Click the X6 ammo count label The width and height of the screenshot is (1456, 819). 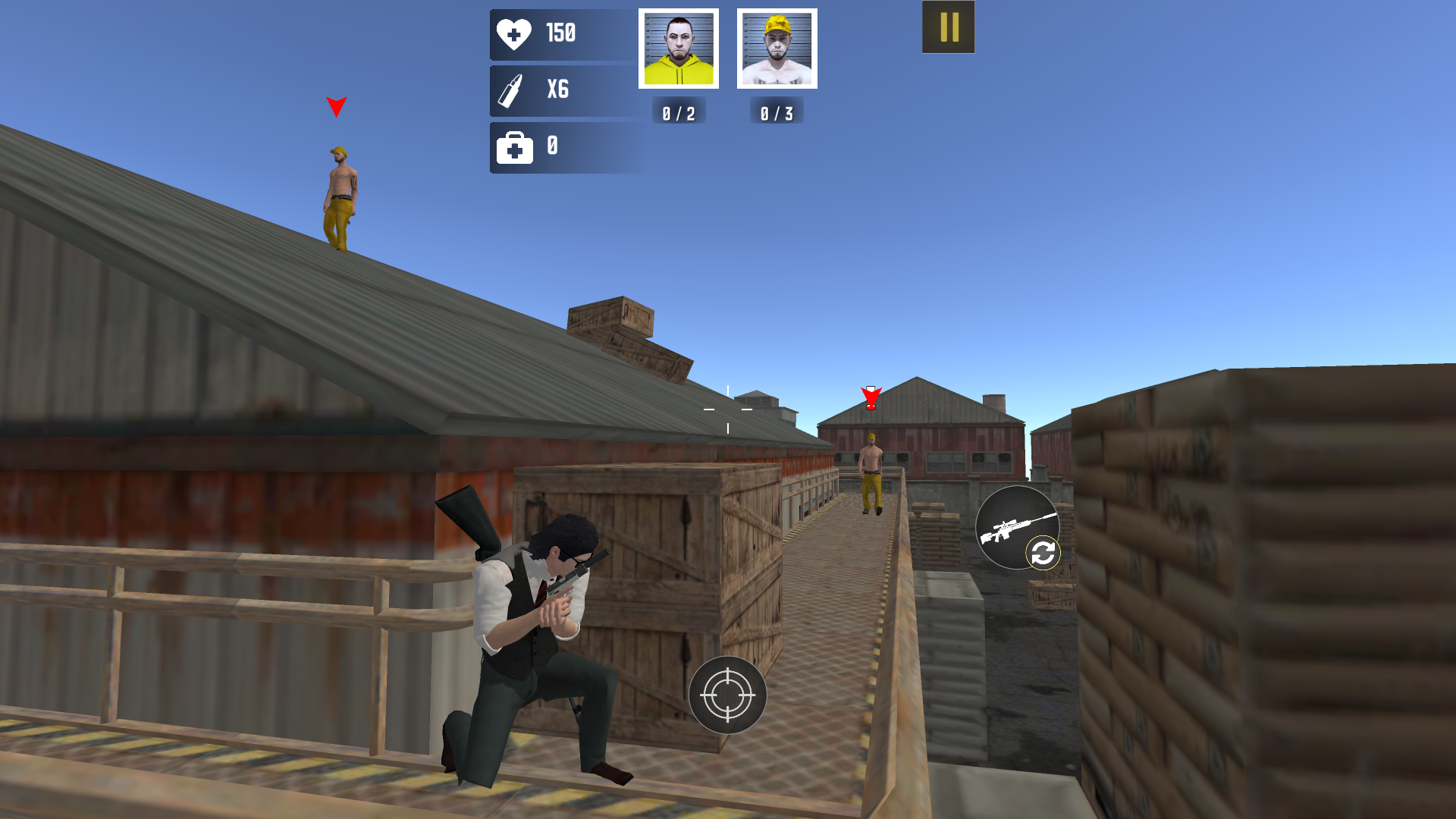pos(558,89)
